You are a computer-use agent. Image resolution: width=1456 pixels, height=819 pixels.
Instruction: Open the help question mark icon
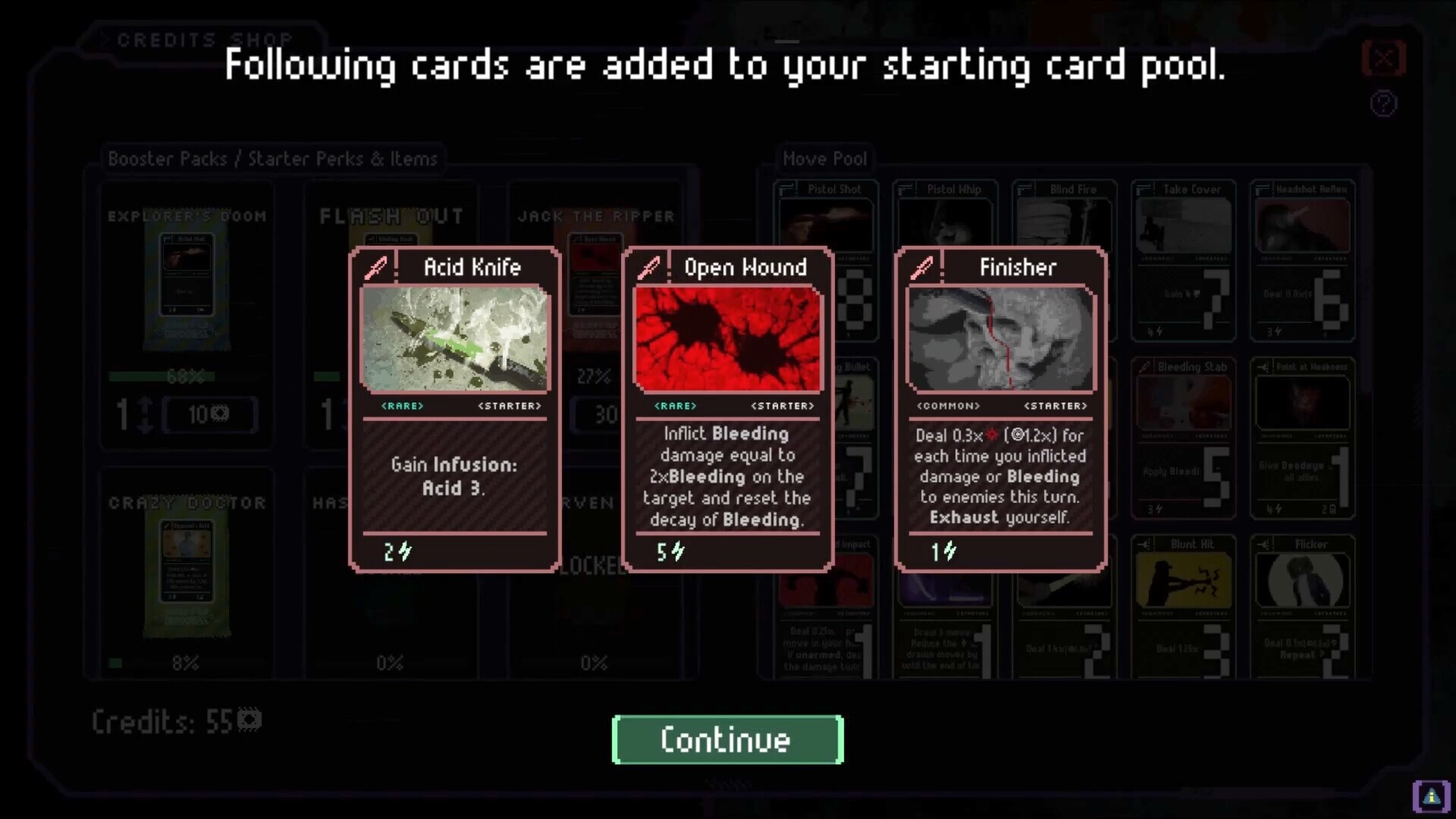1383,104
